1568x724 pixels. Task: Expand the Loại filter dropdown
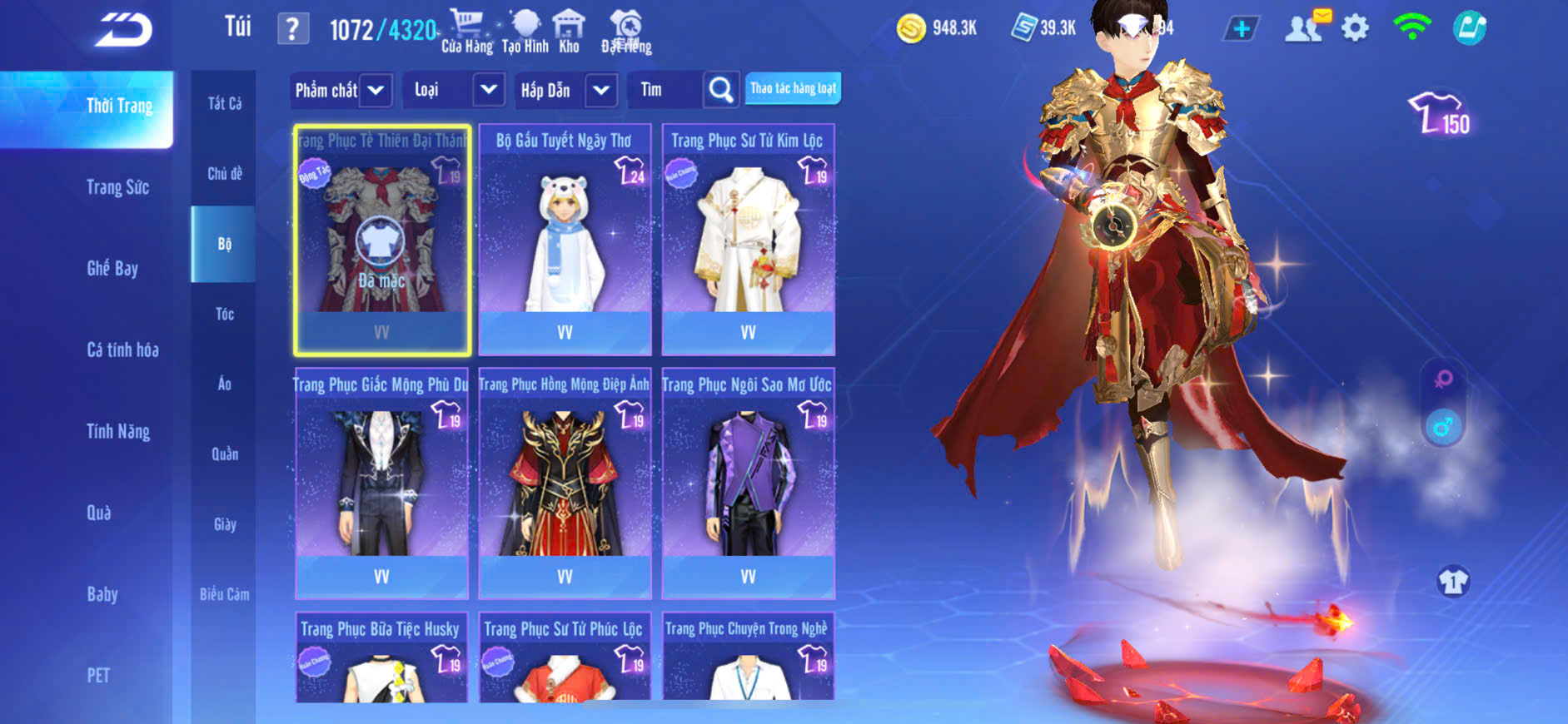(455, 90)
